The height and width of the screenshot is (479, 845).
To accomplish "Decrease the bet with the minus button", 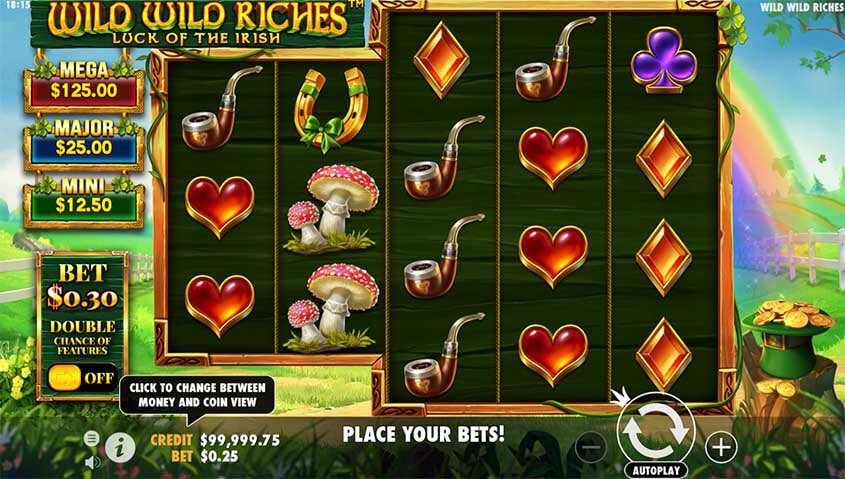I will point(591,447).
